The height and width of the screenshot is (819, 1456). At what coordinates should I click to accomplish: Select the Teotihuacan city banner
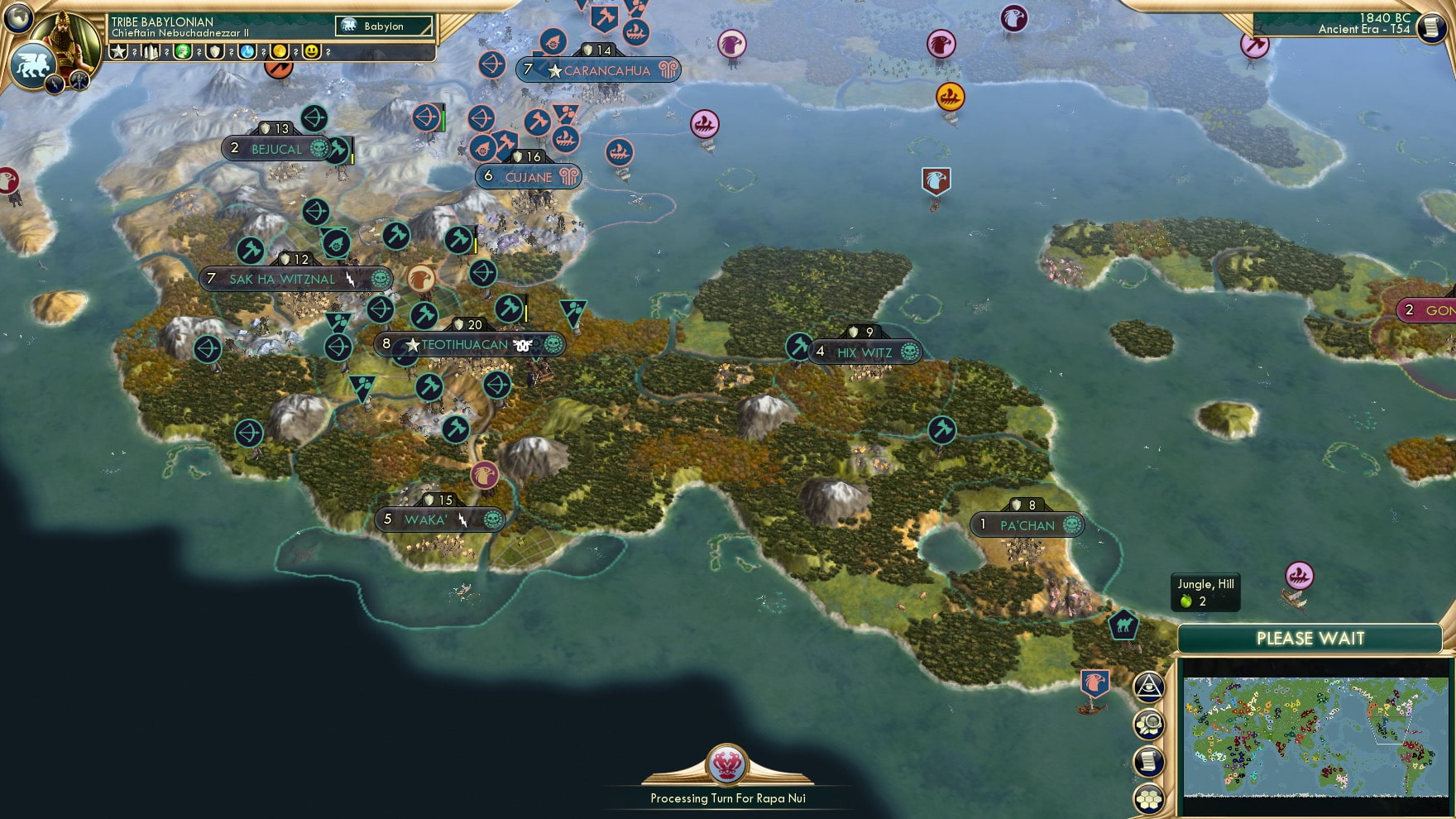[x=468, y=345]
